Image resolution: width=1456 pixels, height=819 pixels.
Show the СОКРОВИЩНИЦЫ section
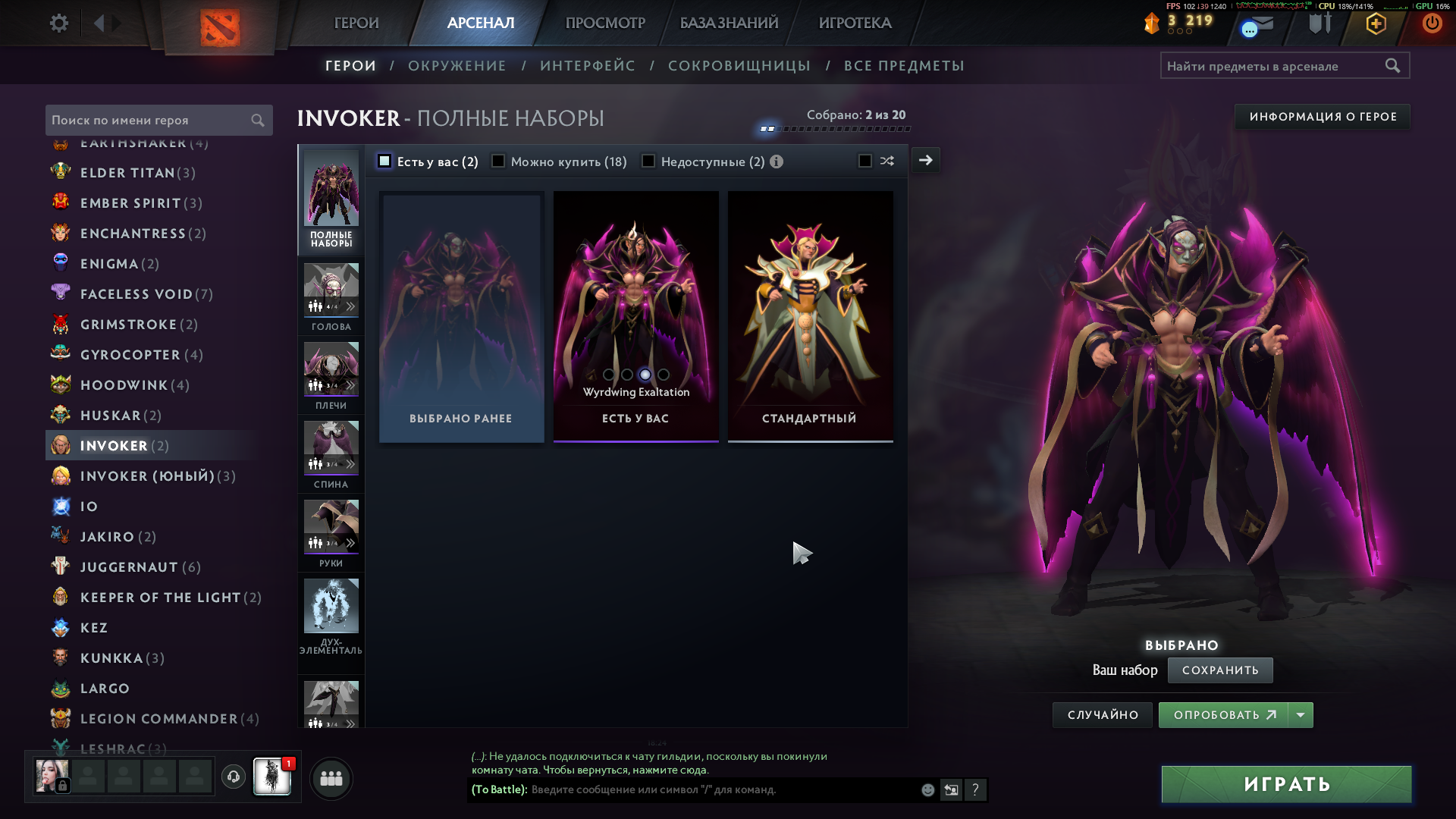(739, 66)
